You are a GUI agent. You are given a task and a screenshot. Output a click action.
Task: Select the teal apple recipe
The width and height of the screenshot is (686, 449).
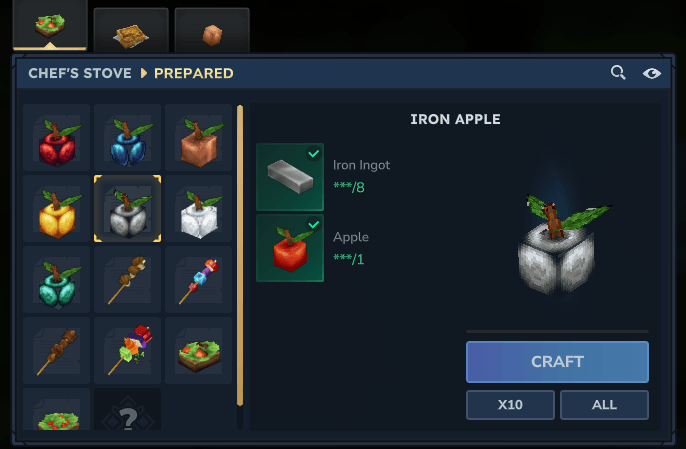[x=56, y=279]
